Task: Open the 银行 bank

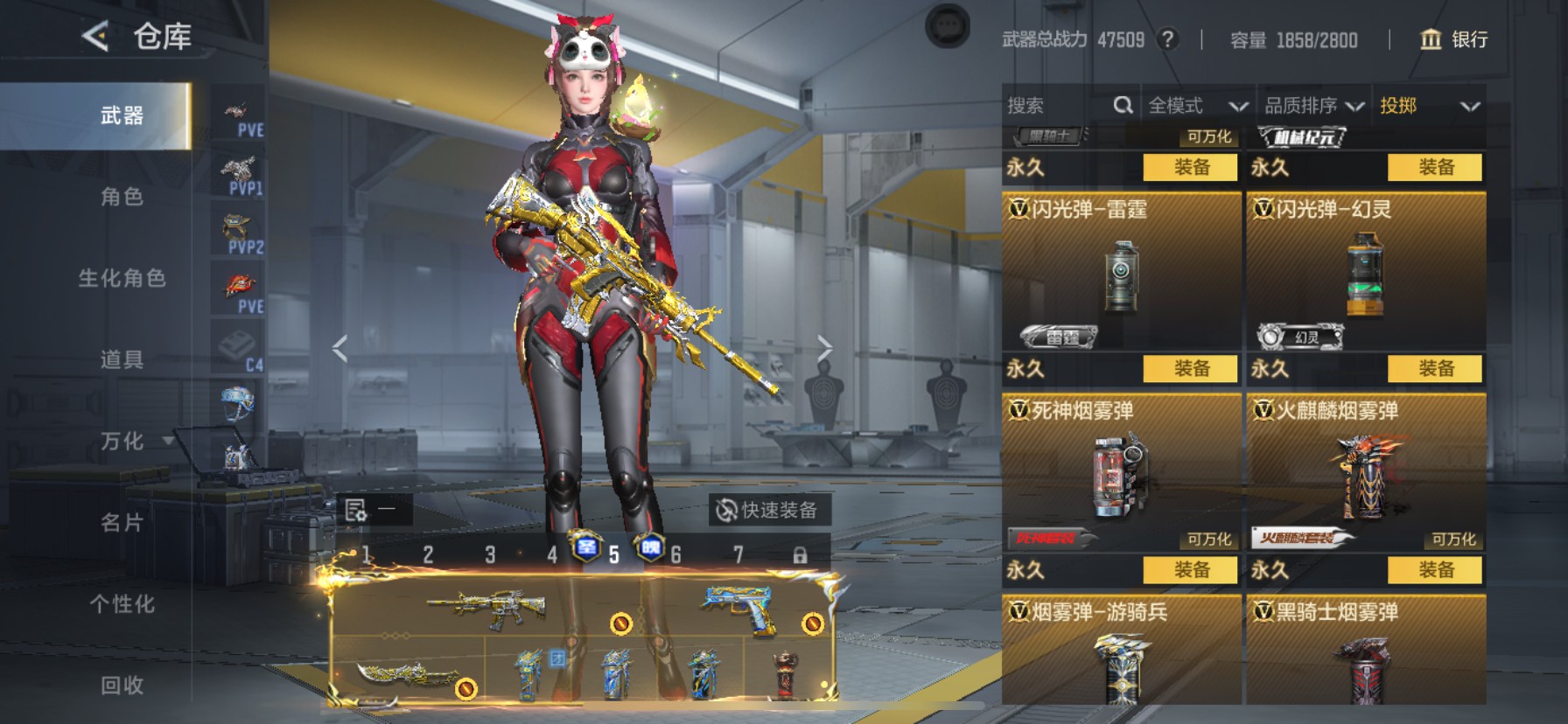Action: [1453, 39]
